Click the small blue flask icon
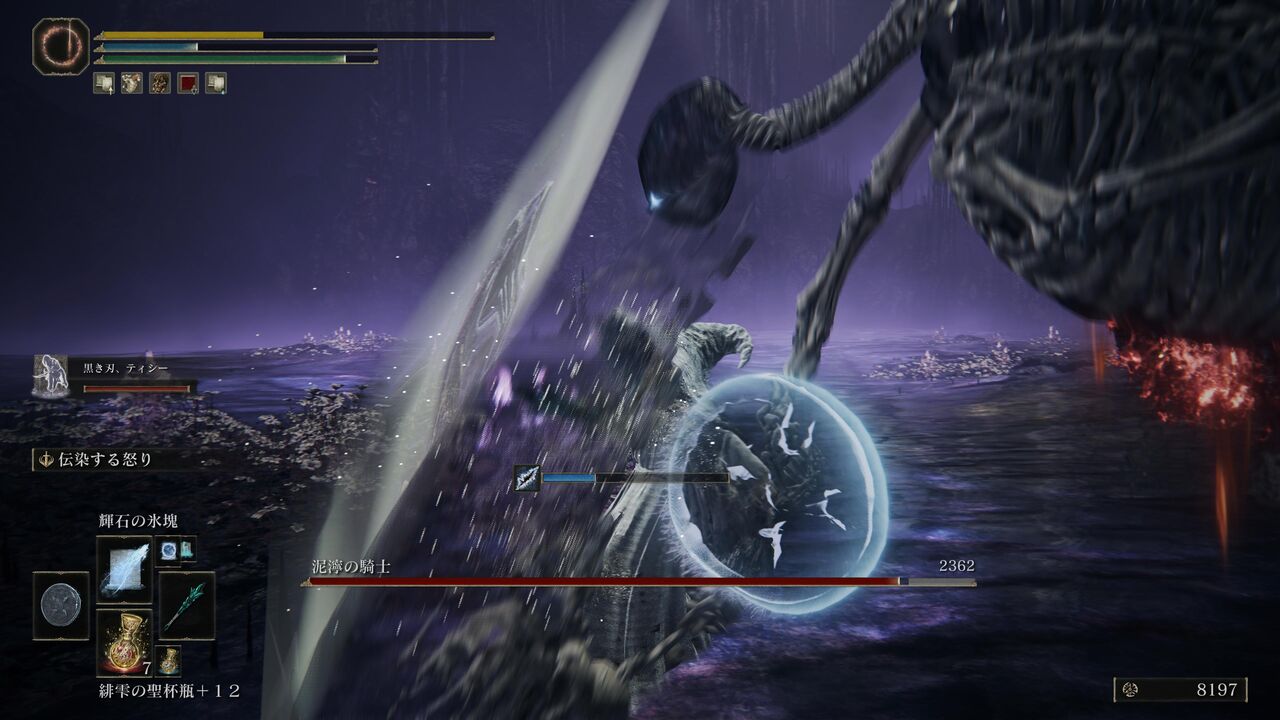The width and height of the screenshot is (1280, 720). click(168, 660)
